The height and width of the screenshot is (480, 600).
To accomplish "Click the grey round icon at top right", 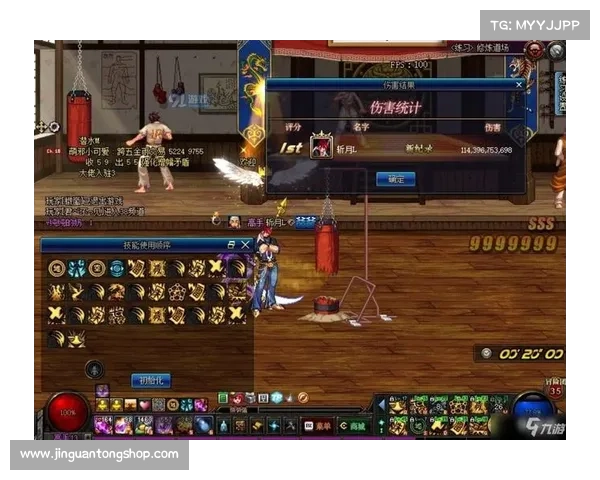I will point(556,50).
